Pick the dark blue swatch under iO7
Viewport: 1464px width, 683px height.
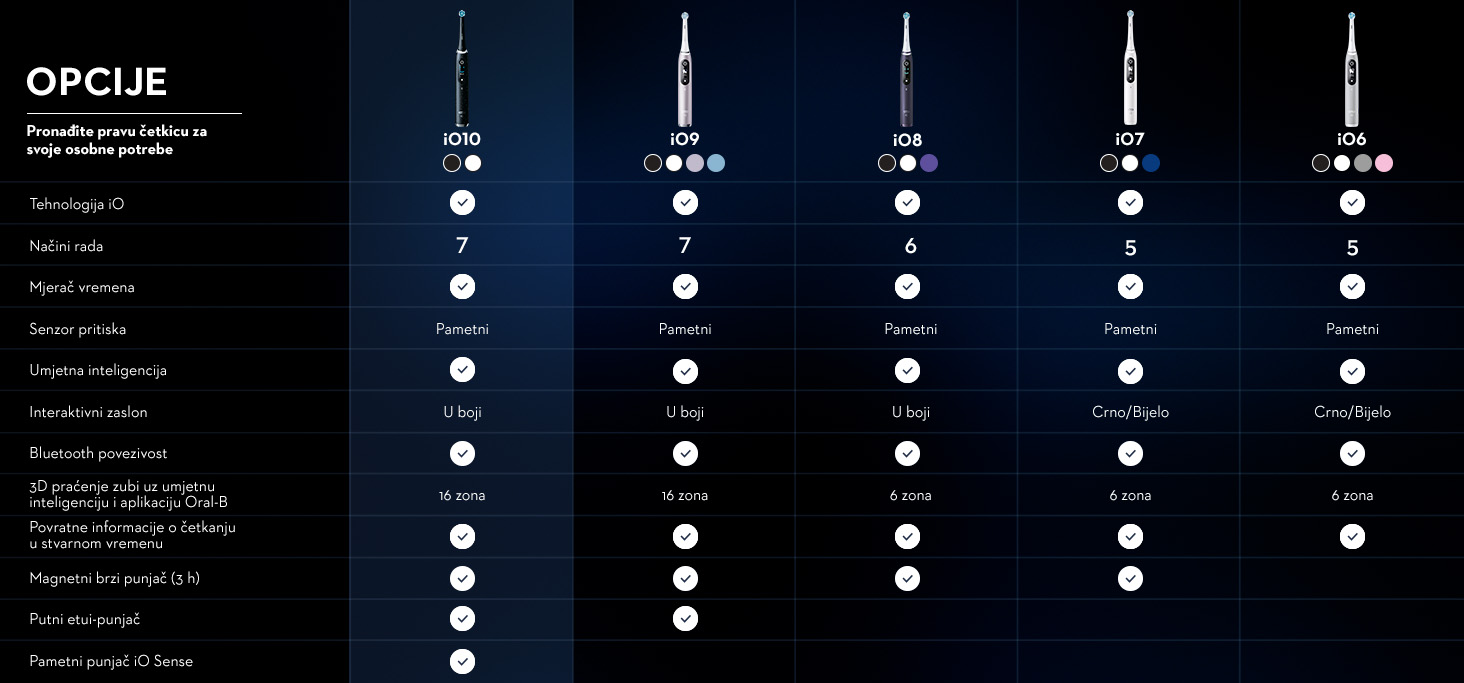[x=1151, y=163]
